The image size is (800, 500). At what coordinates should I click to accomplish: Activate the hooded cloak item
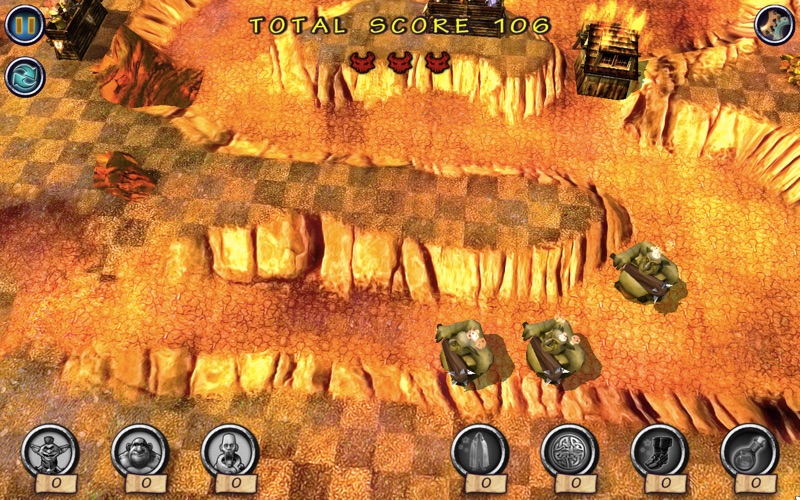tap(480, 450)
